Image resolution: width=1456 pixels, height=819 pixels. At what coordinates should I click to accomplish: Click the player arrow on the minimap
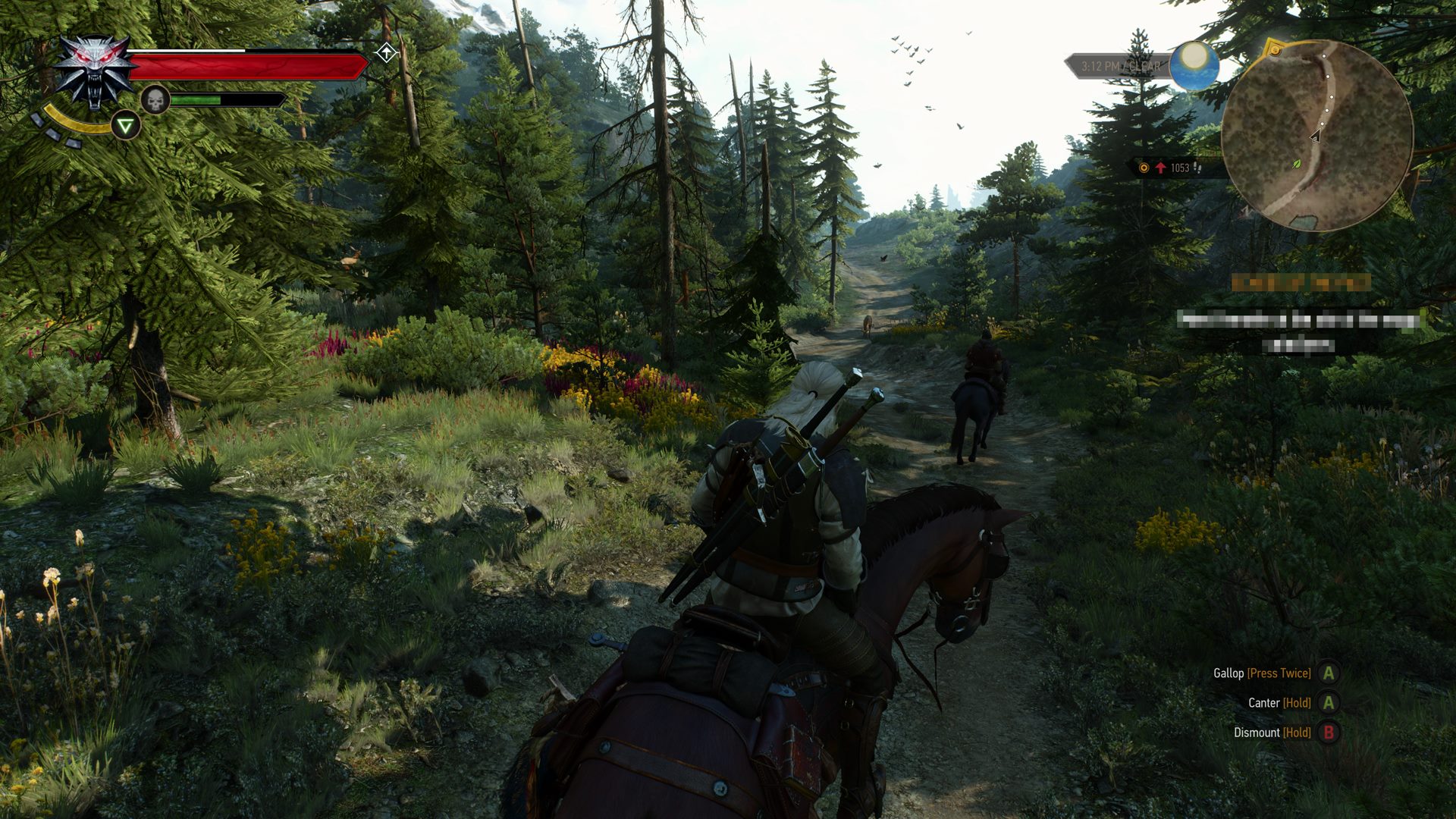[x=1316, y=136]
